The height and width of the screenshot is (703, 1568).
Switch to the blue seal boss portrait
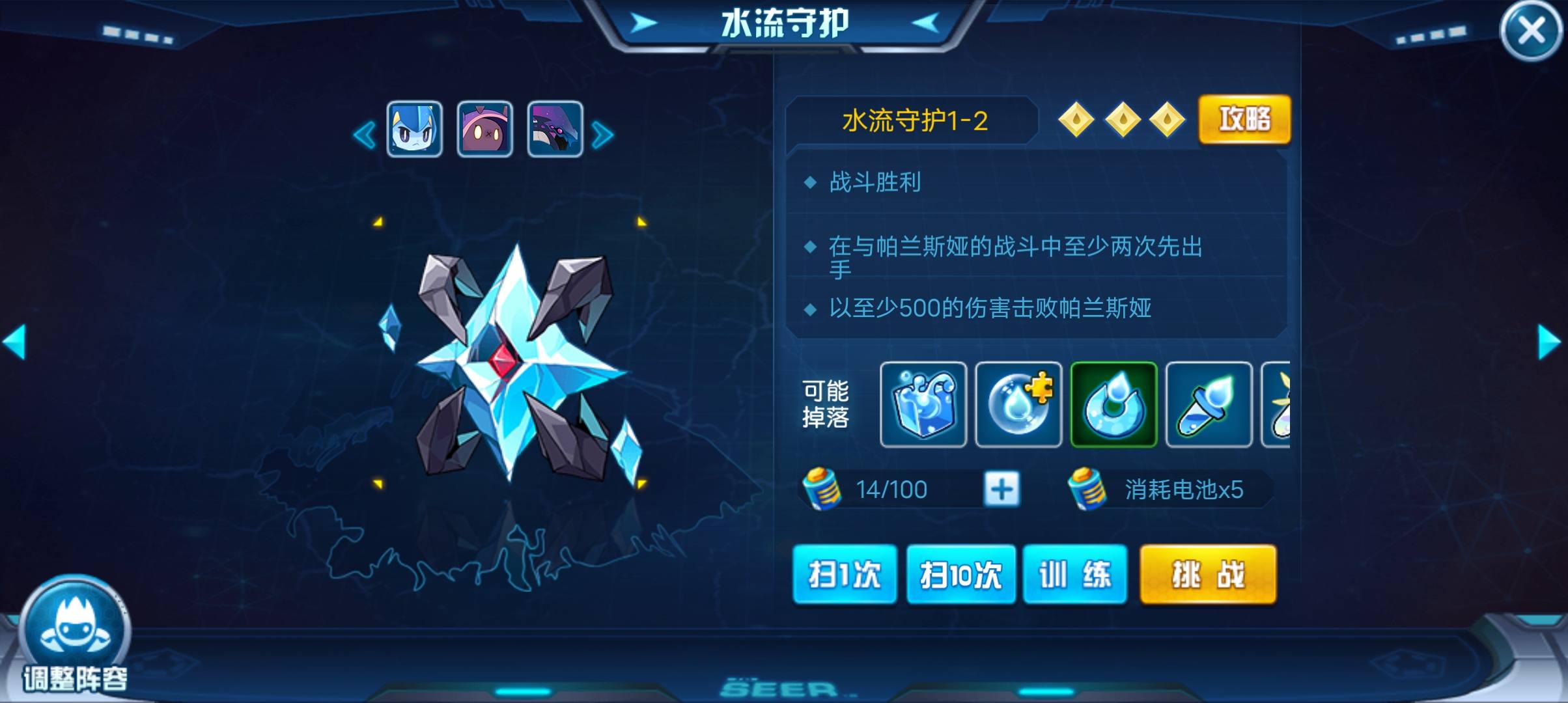pyautogui.click(x=415, y=129)
